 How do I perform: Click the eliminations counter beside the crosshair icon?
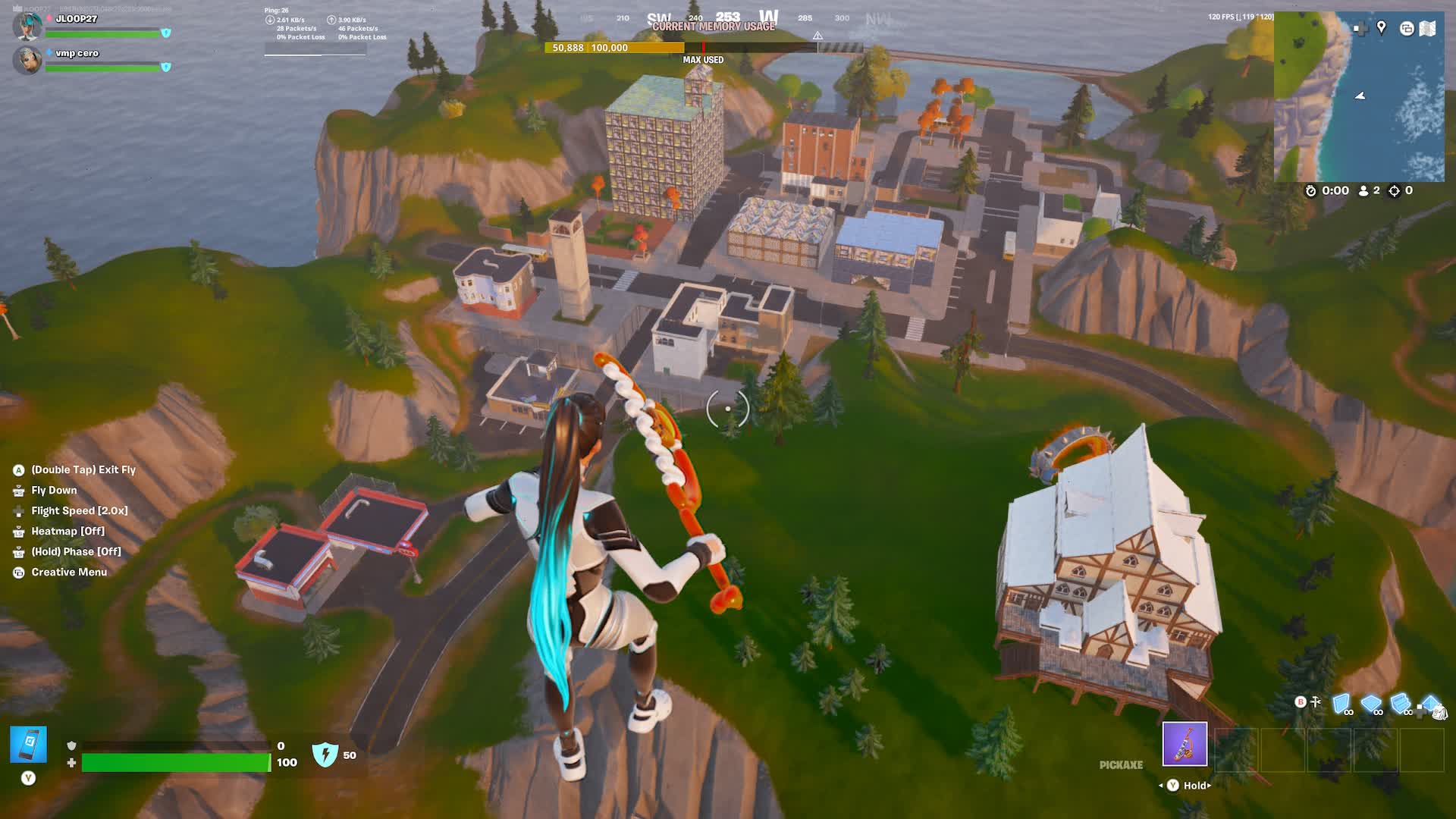(x=1408, y=190)
